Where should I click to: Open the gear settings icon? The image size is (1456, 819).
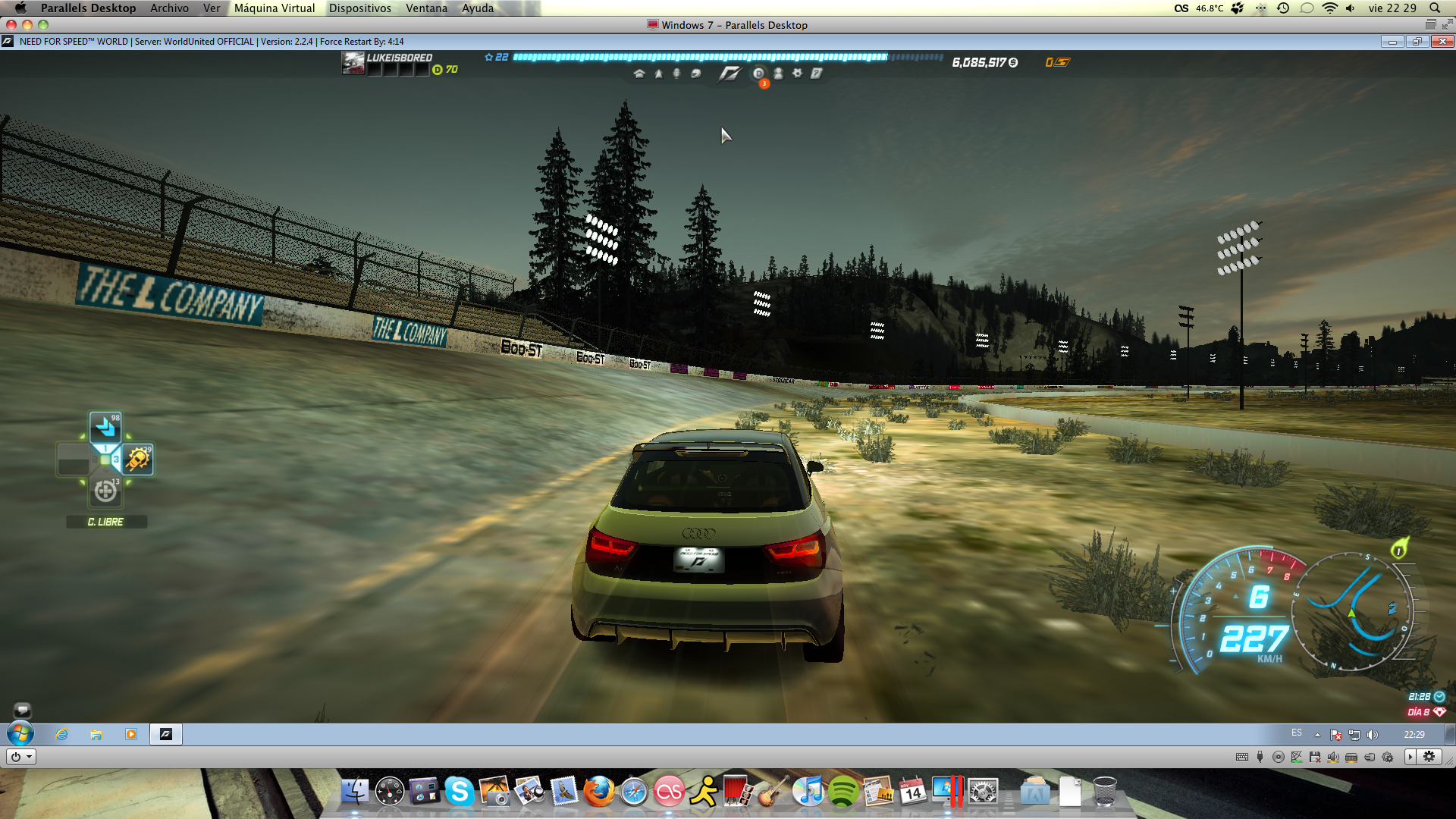(797, 74)
